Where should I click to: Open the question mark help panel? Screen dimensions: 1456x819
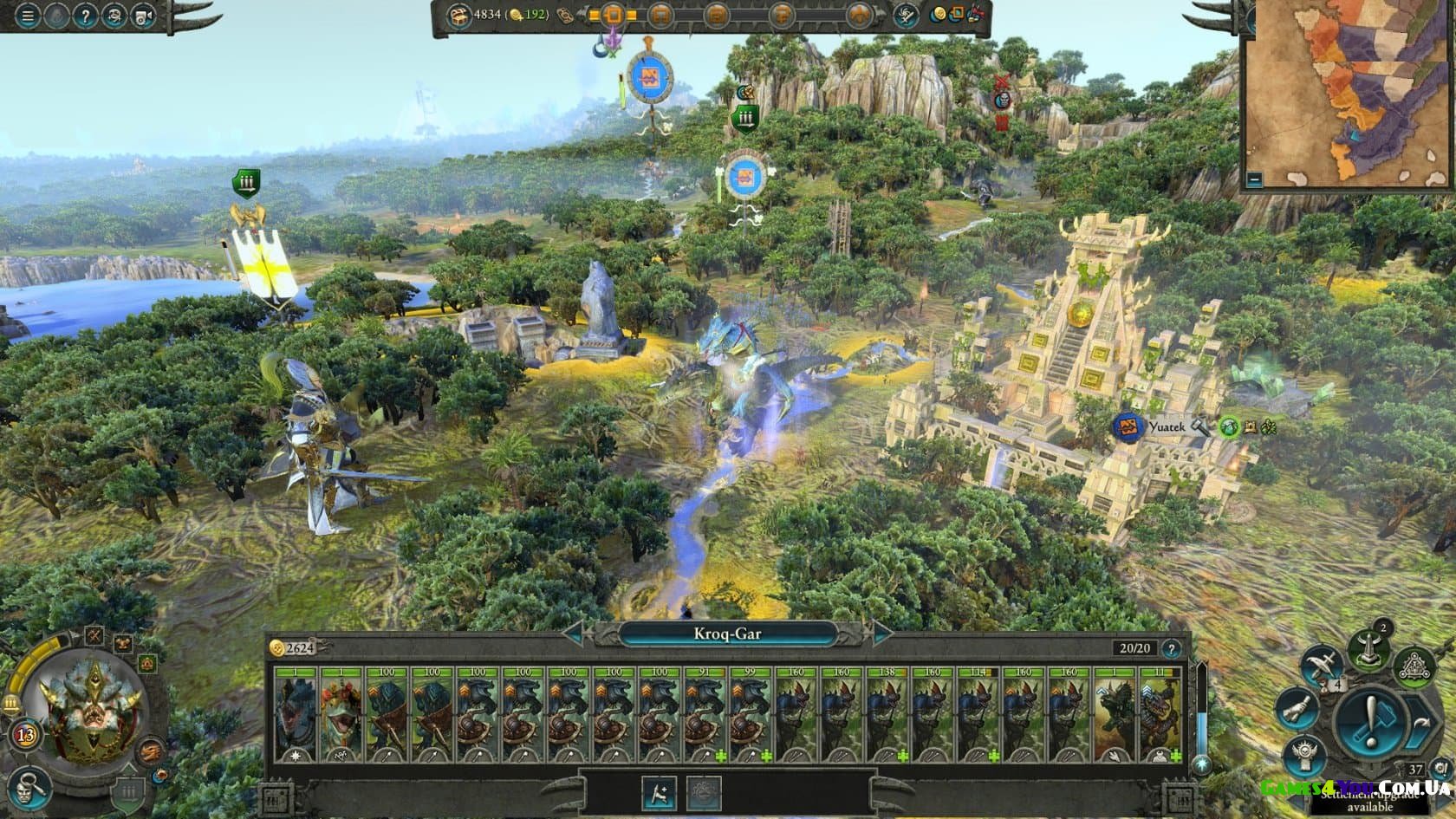pyautogui.click(x=84, y=16)
